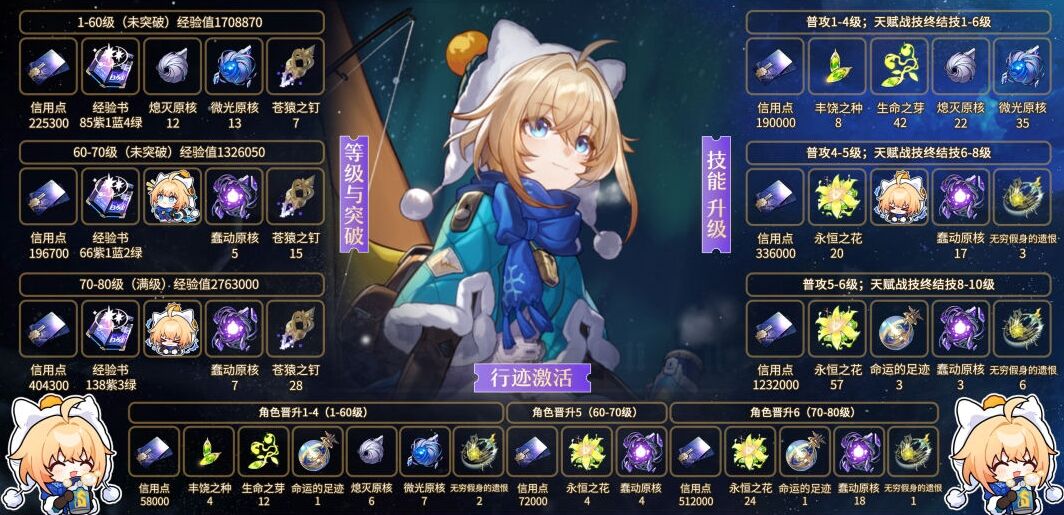Viewport: 1064px width, 515px height.
Task: Select the 微光原核 icon with count 13
Action: pyautogui.click(x=234, y=67)
